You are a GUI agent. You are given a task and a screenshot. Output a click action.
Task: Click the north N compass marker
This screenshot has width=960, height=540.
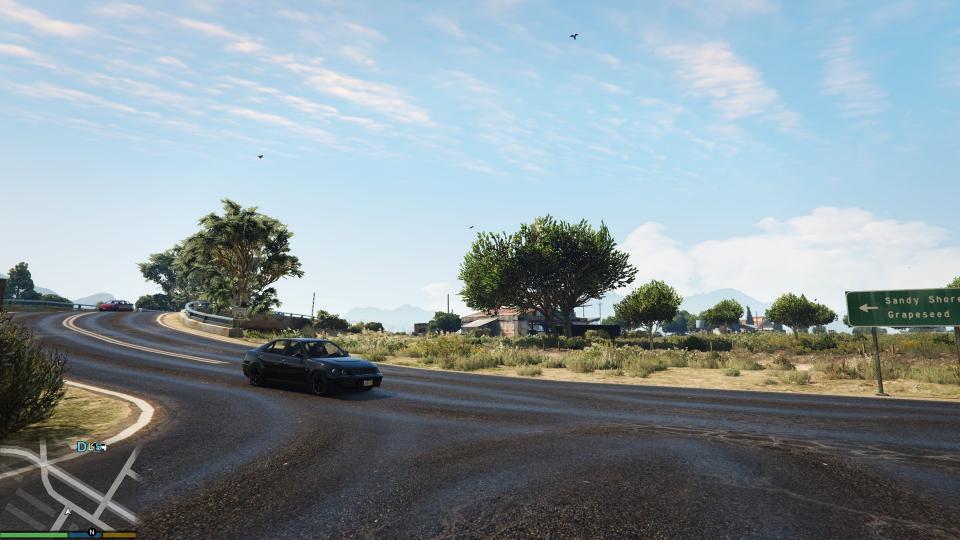(x=92, y=532)
